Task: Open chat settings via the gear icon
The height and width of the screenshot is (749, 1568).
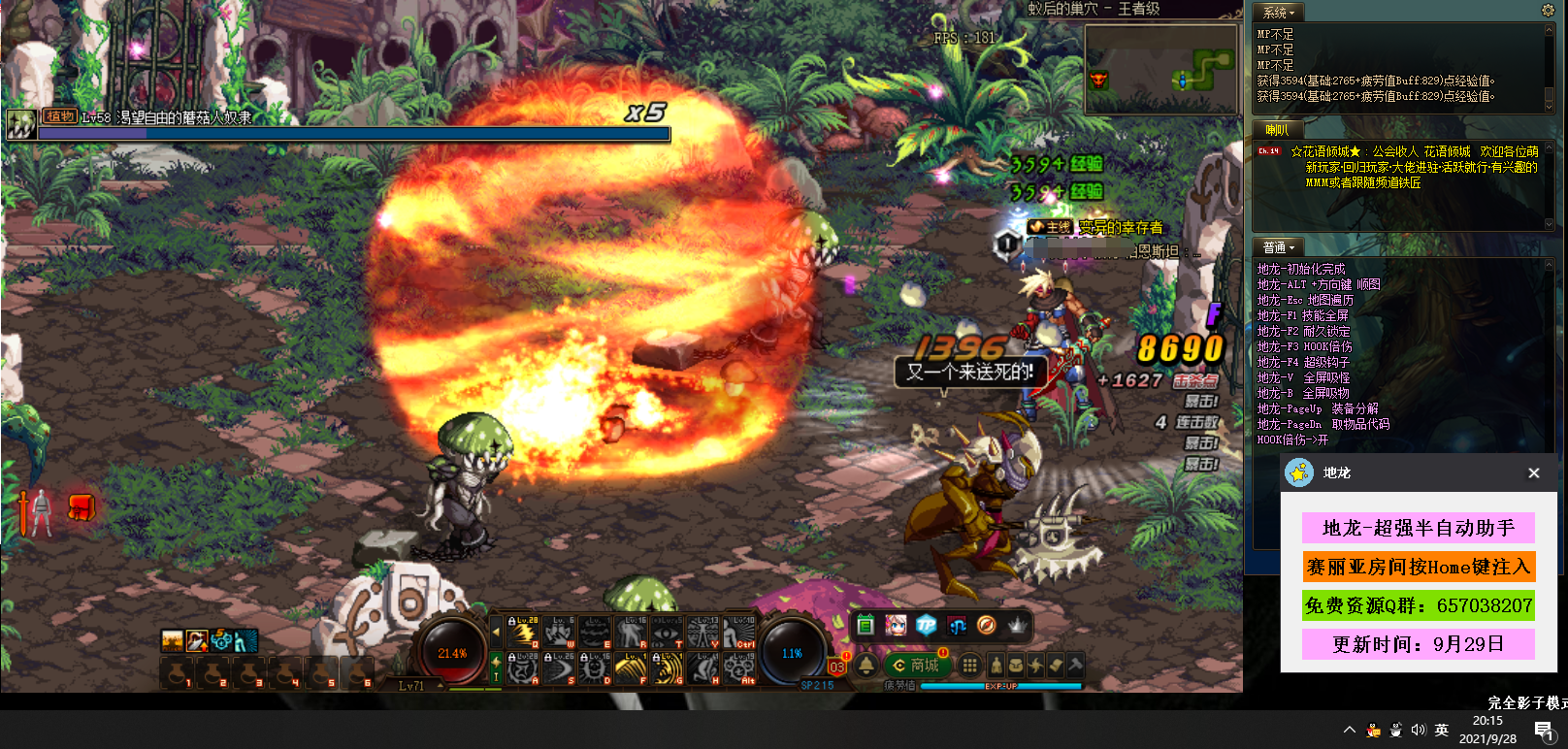Action: pos(1548,11)
